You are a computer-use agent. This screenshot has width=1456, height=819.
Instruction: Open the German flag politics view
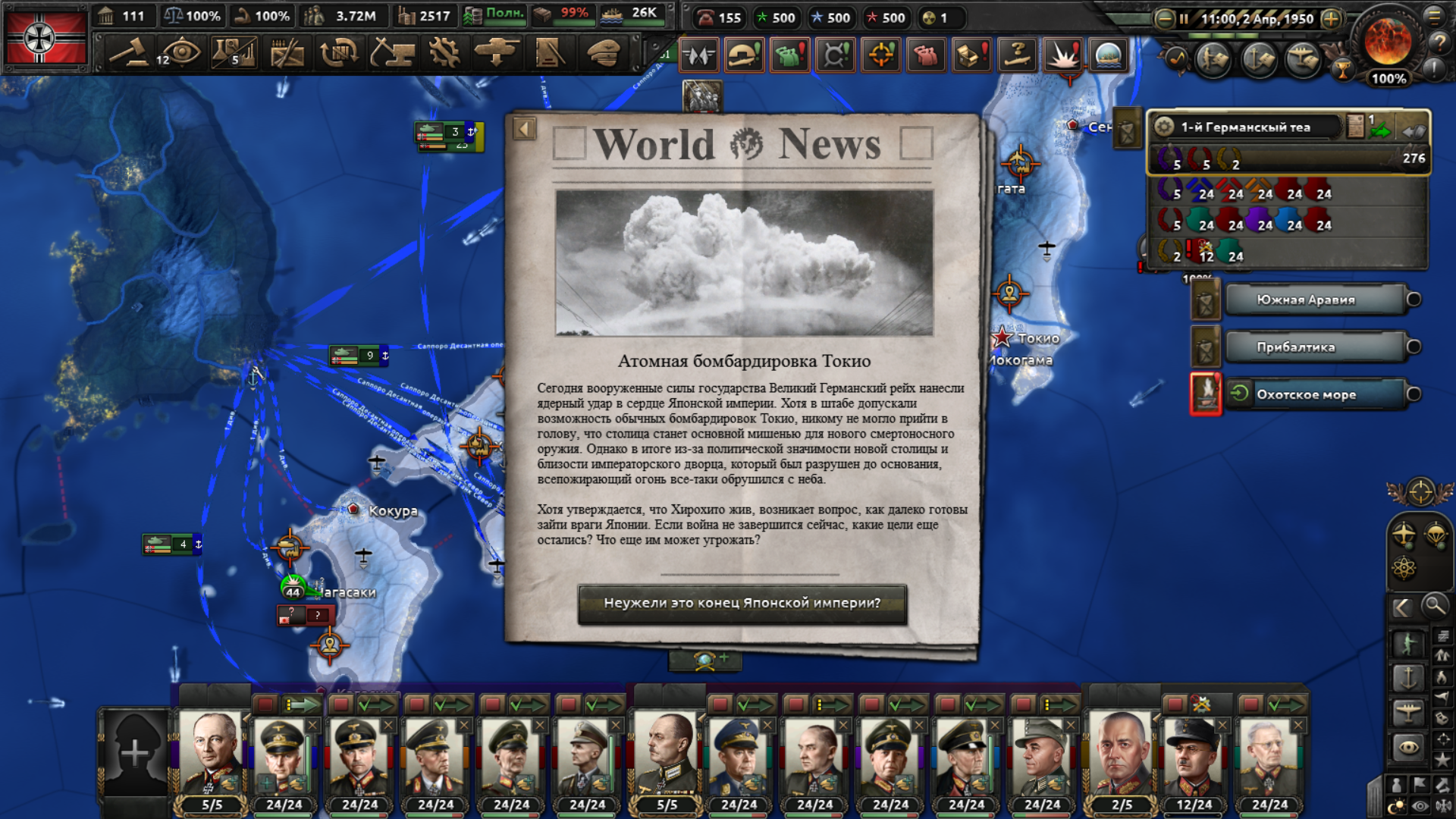click(x=45, y=37)
